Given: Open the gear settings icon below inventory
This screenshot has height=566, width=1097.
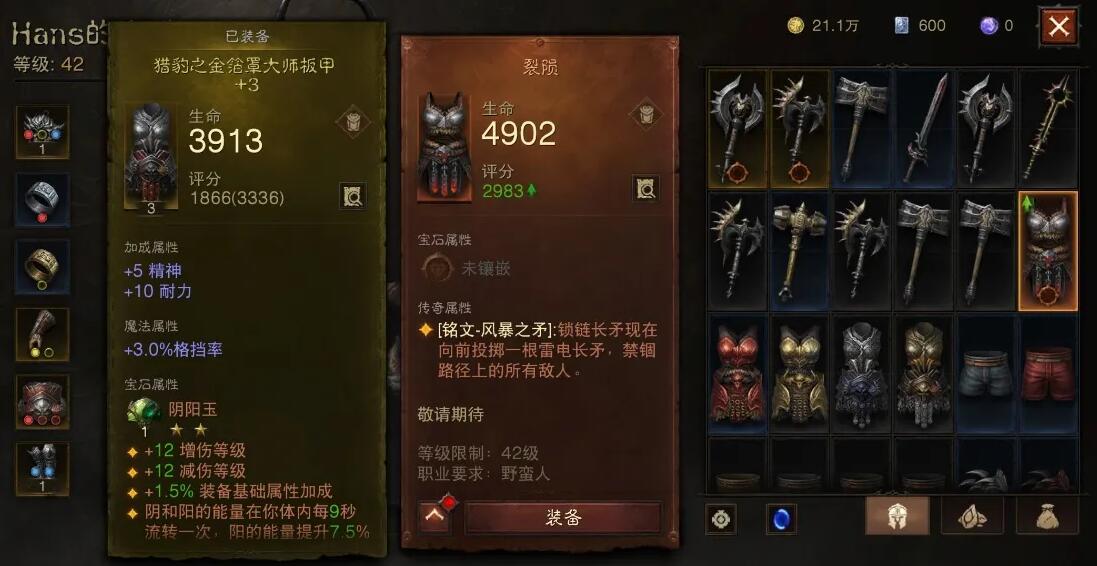Looking at the screenshot, I should 721,519.
